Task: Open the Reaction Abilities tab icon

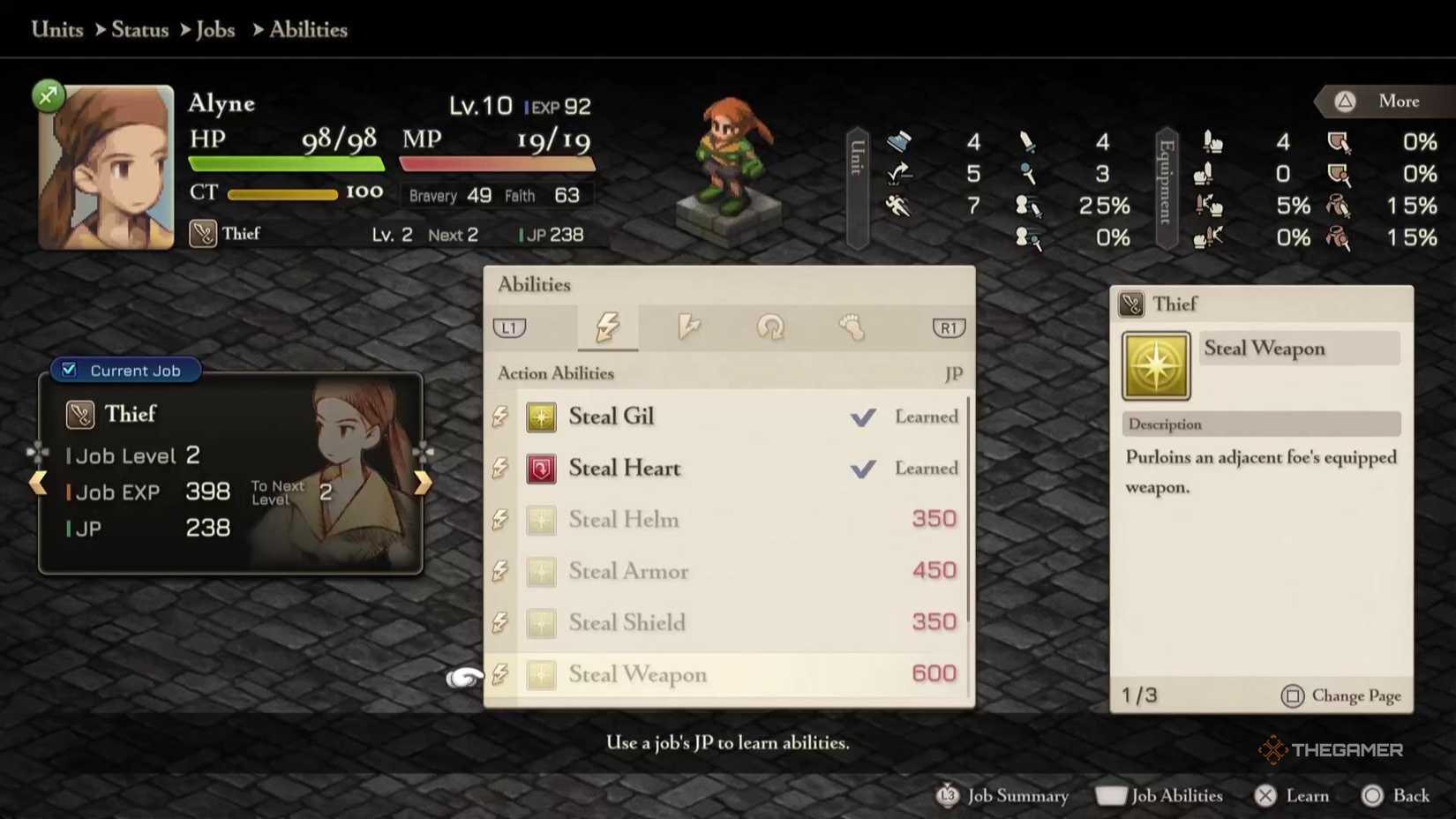Action: (691, 327)
